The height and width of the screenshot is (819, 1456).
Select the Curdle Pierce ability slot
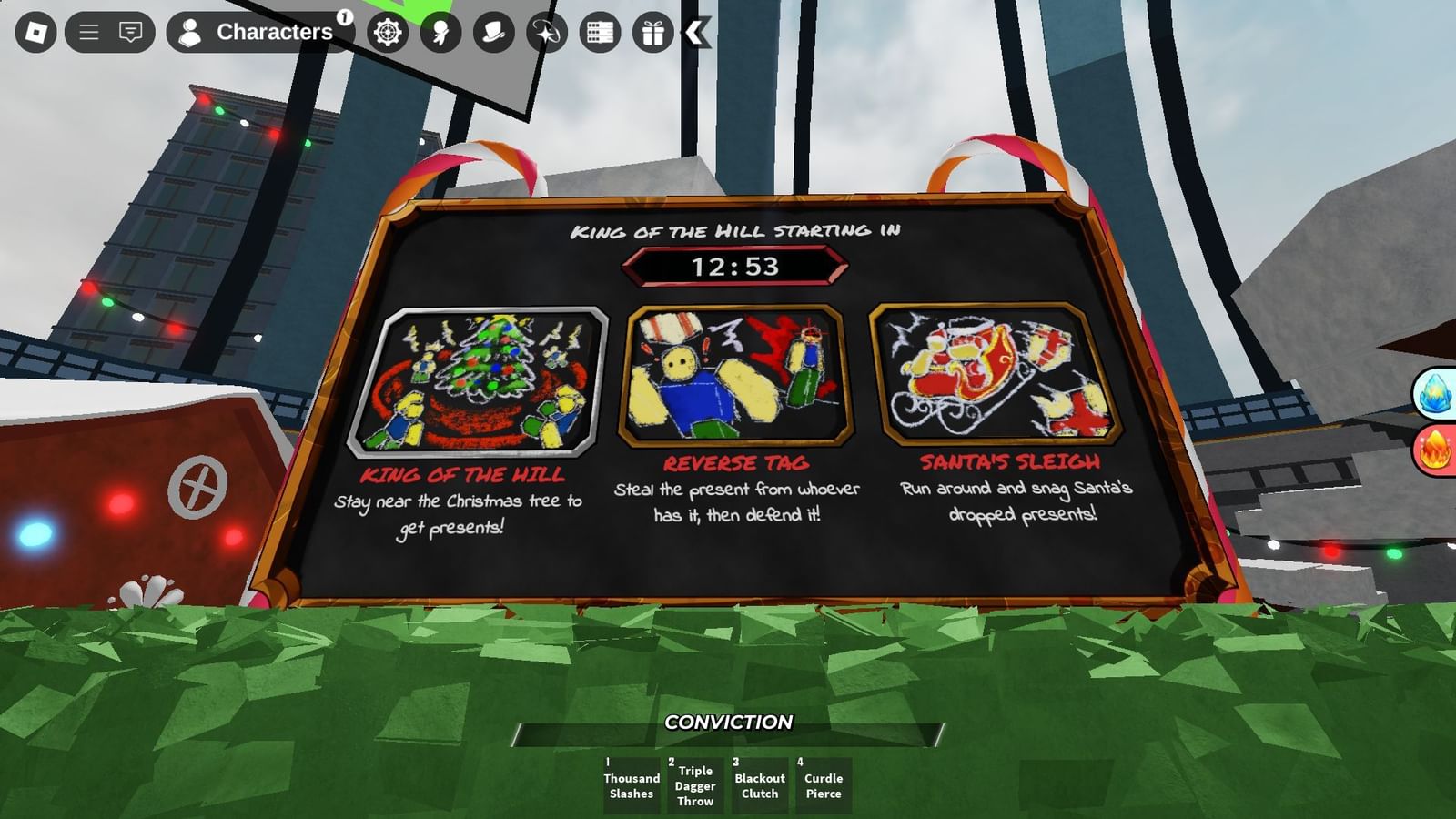[824, 783]
